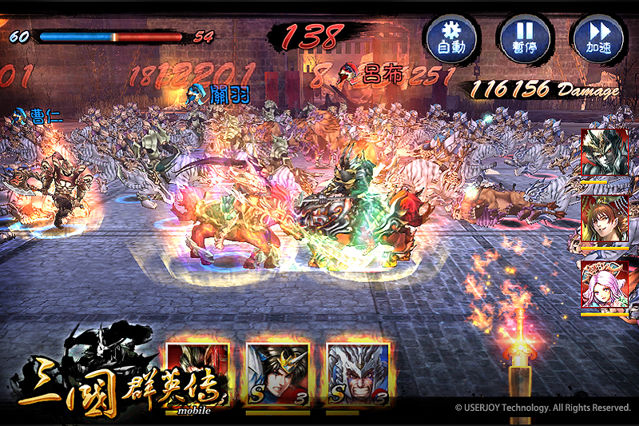The height and width of the screenshot is (426, 639).
Task: Speed up battle with the 加速 button
Action: click(x=597, y=38)
